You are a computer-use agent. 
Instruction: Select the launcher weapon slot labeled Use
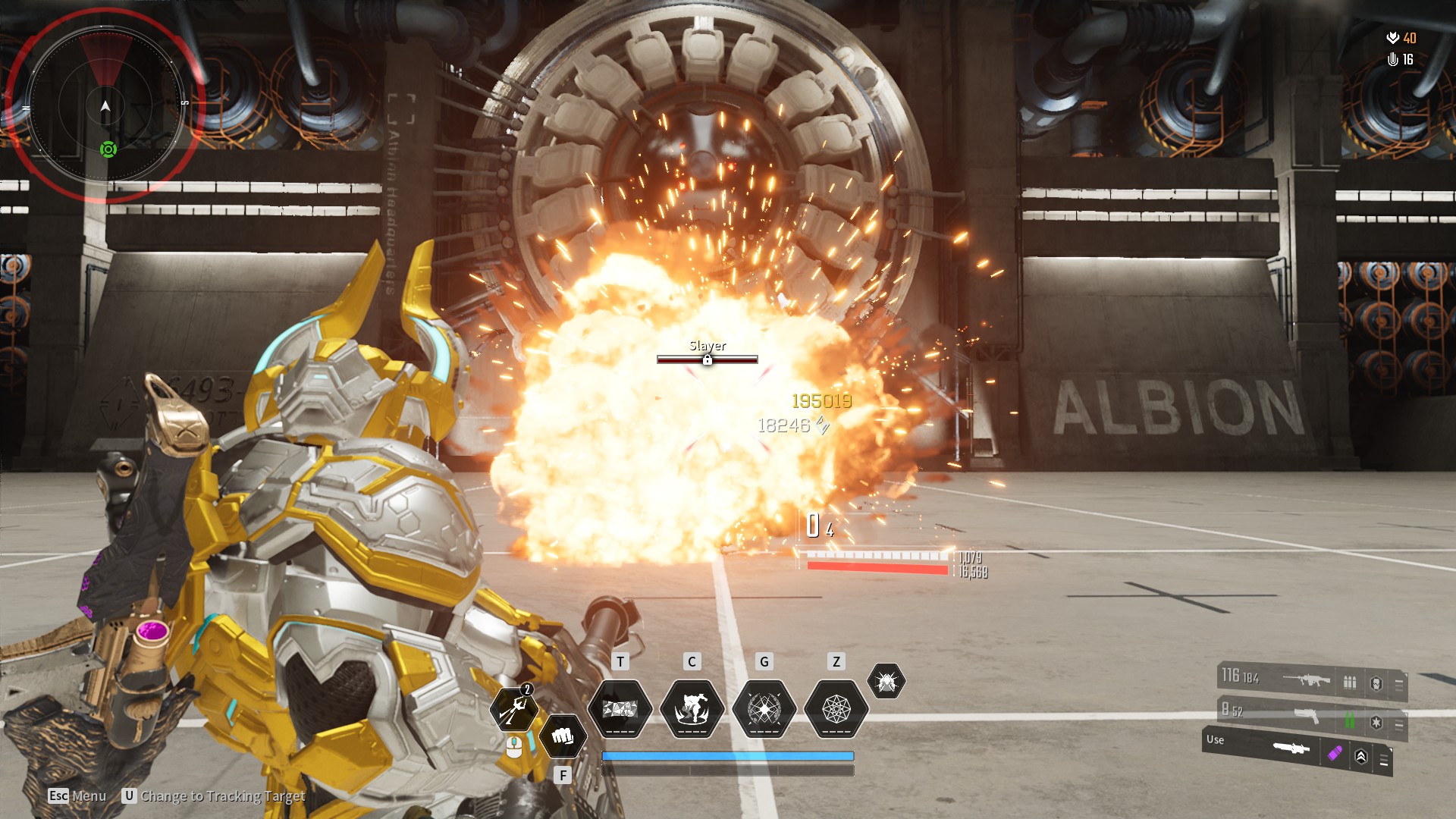click(x=1291, y=748)
